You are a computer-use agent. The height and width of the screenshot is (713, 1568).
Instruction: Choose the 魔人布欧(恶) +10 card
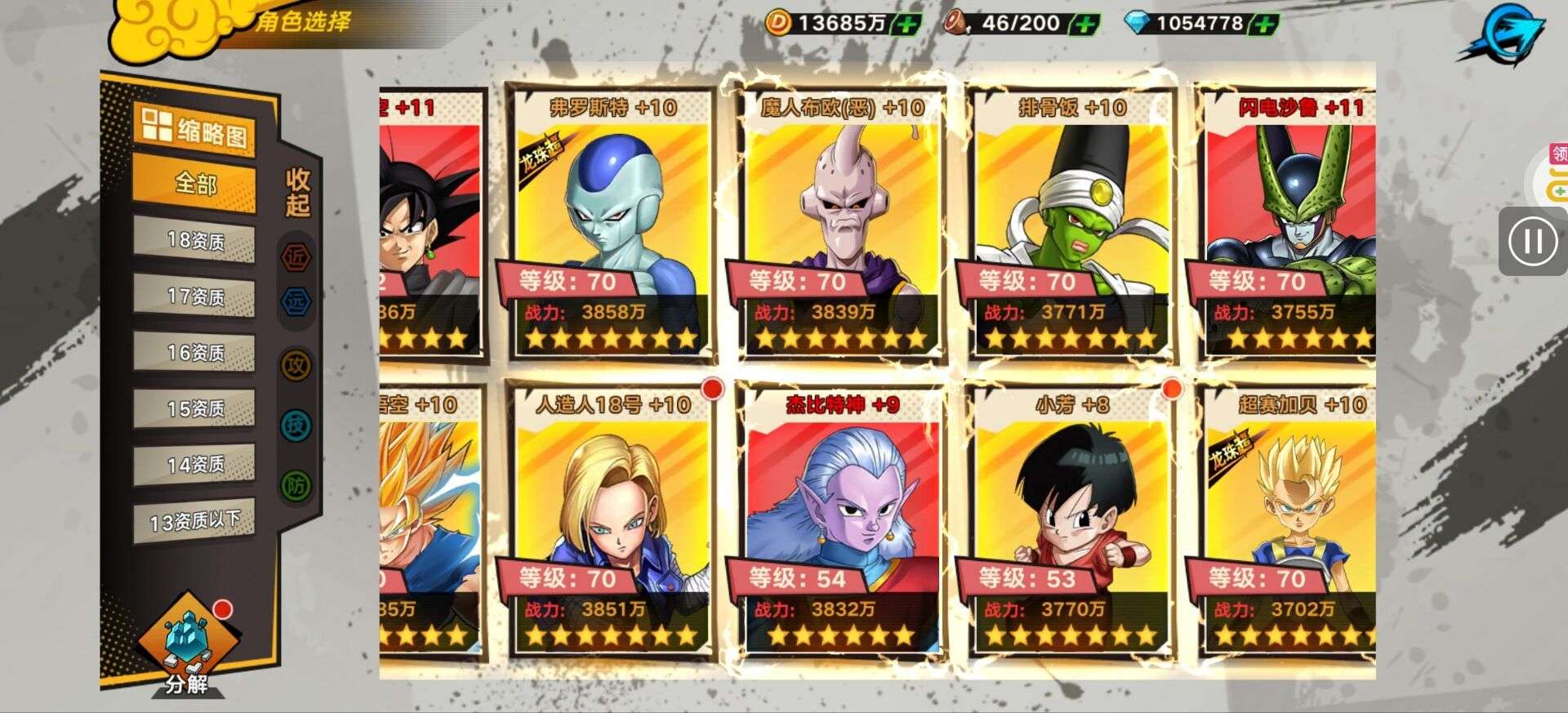(842, 225)
